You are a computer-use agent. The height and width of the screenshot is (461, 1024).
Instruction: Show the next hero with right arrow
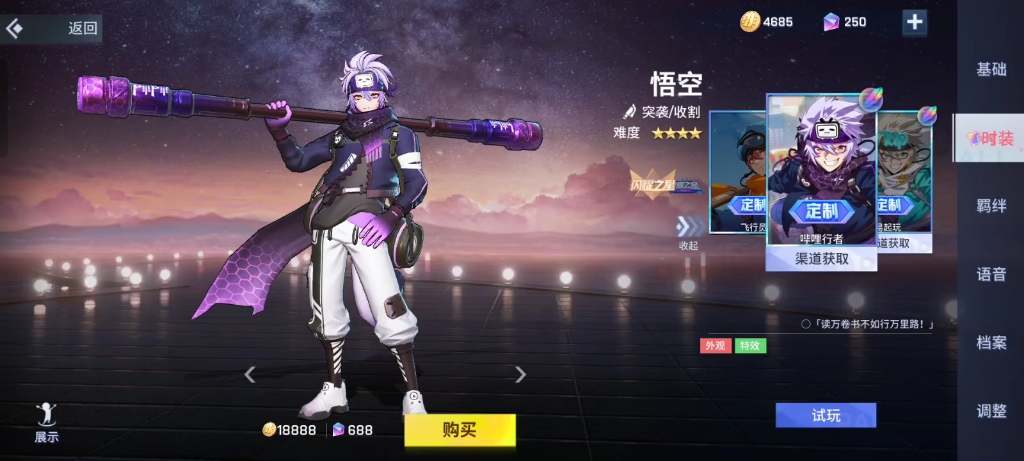(520, 375)
